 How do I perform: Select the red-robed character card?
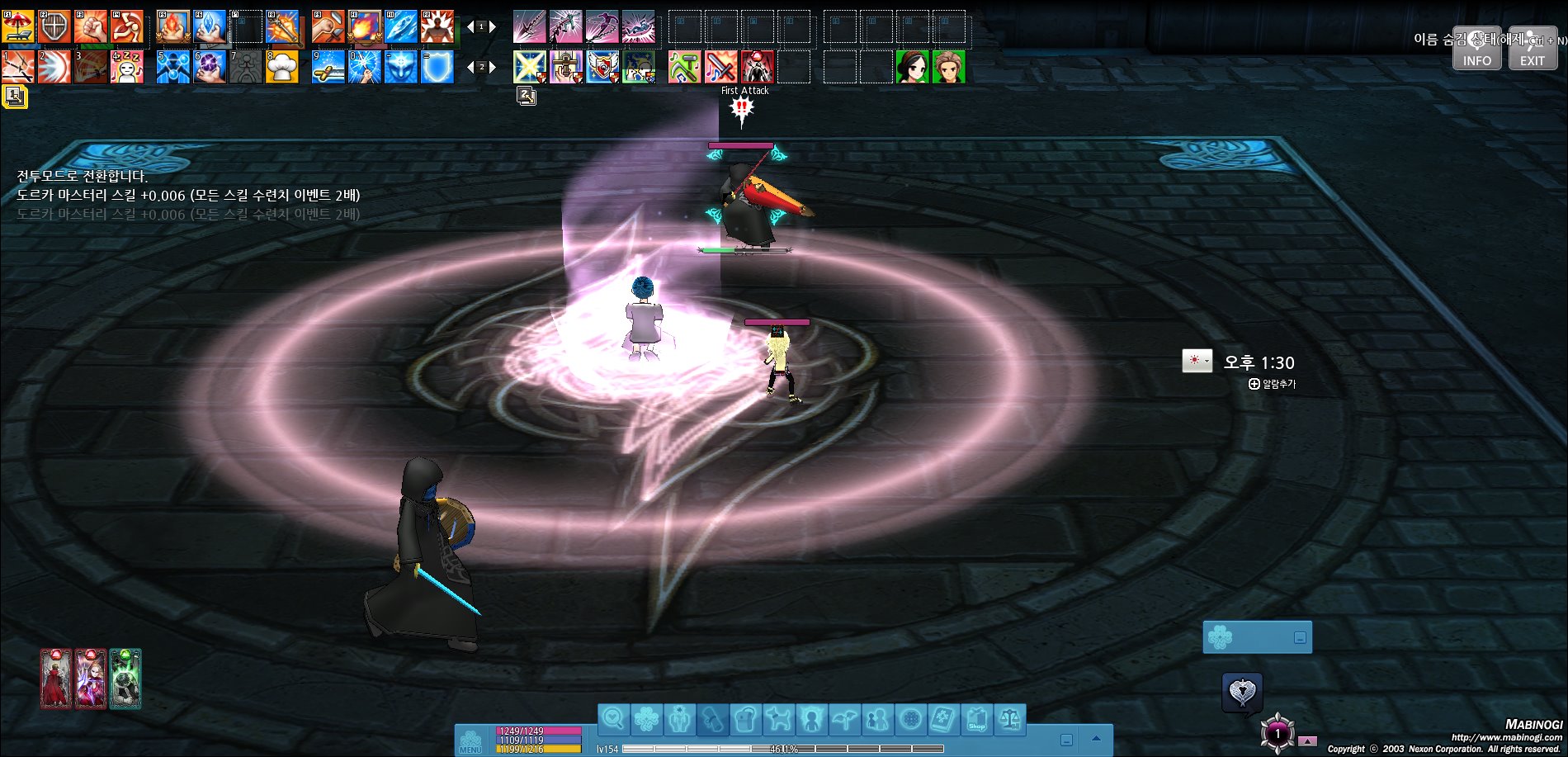(56, 679)
